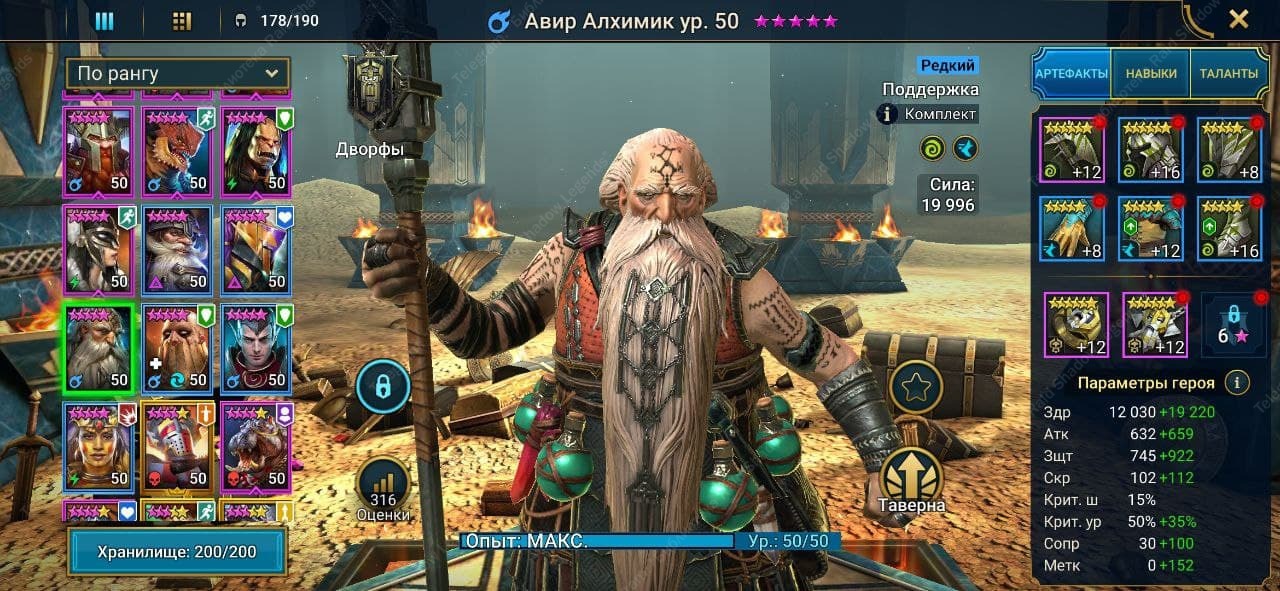Show Параметры героя info details
The width and height of the screenshot is (1280, 591).
point(1237,383)
